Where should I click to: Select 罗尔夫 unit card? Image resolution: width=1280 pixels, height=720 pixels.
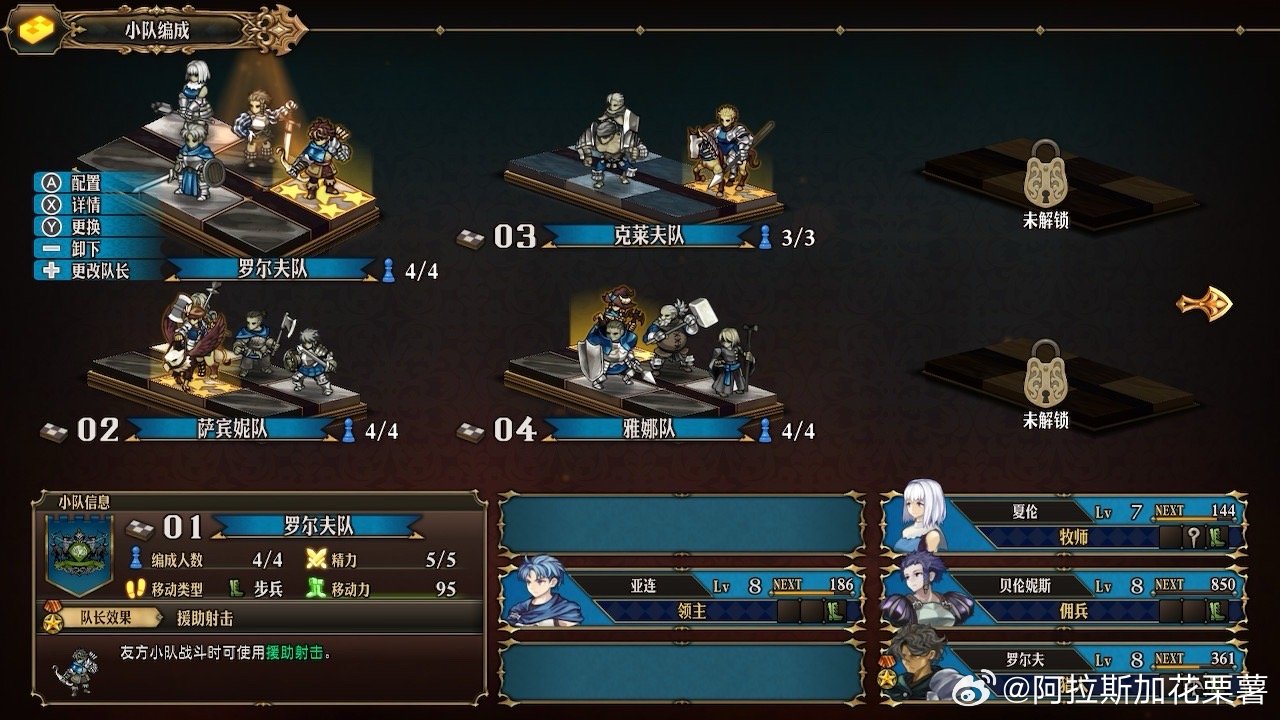[1063, 671]
